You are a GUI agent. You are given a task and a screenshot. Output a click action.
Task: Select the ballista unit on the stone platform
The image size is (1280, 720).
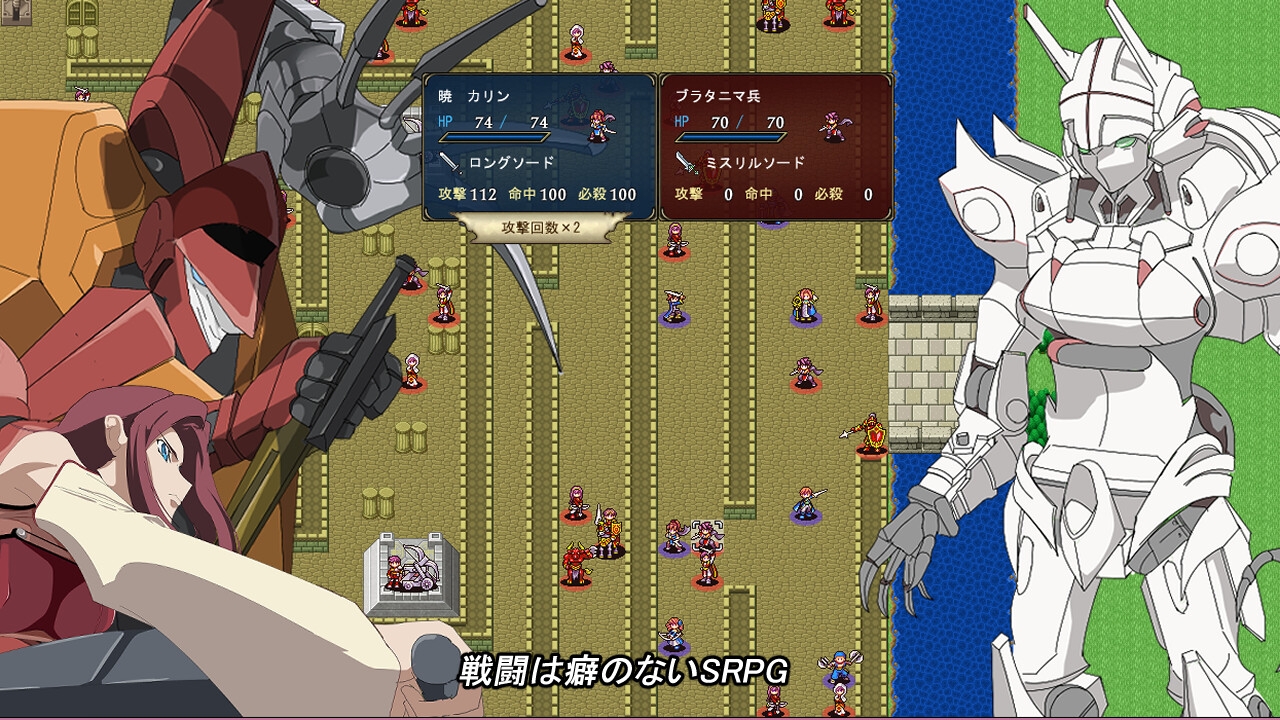pyautogui.click(x=405, y=573)
